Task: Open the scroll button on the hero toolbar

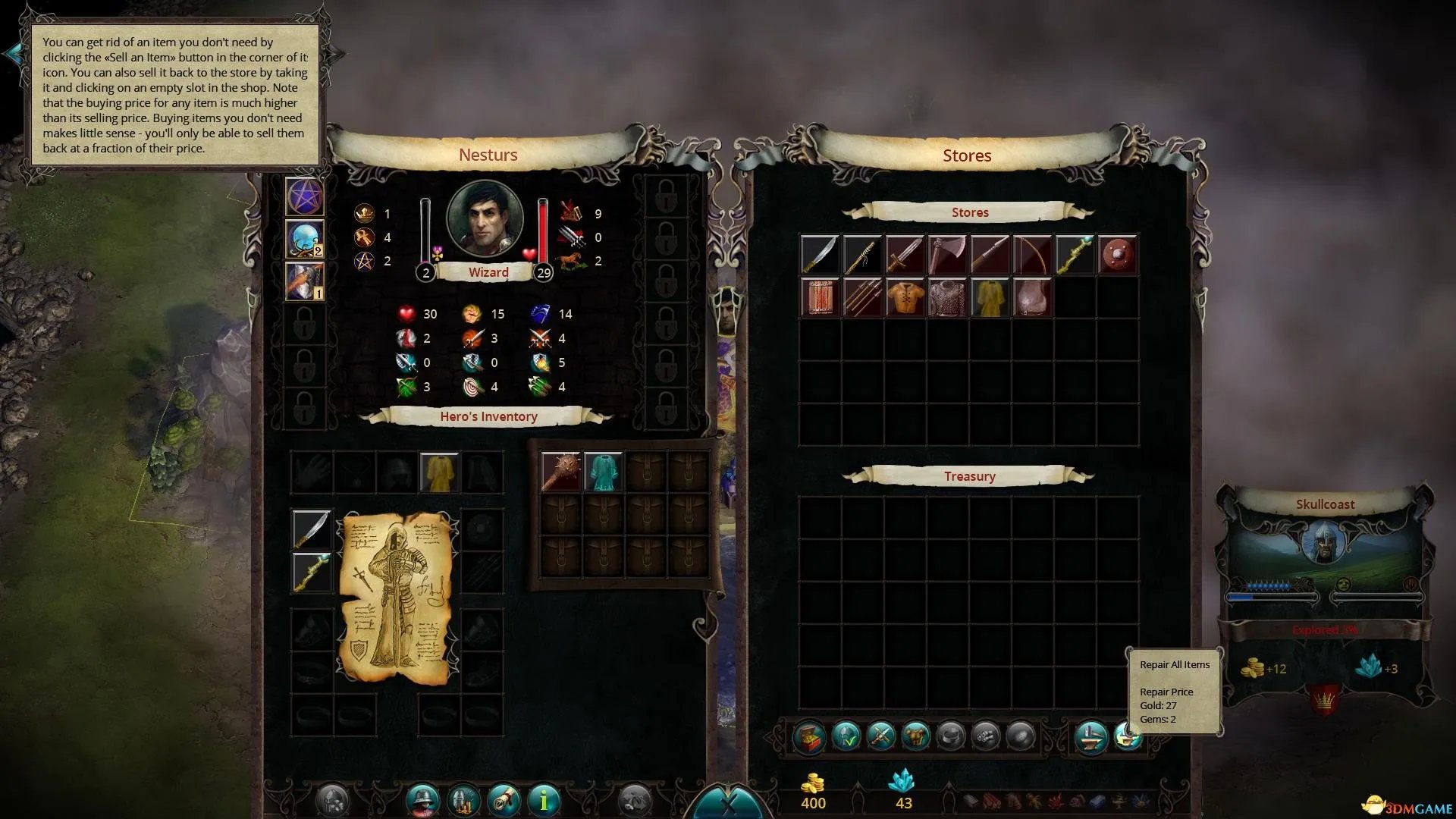Action: pyautogui.click(x=504, y=799)
